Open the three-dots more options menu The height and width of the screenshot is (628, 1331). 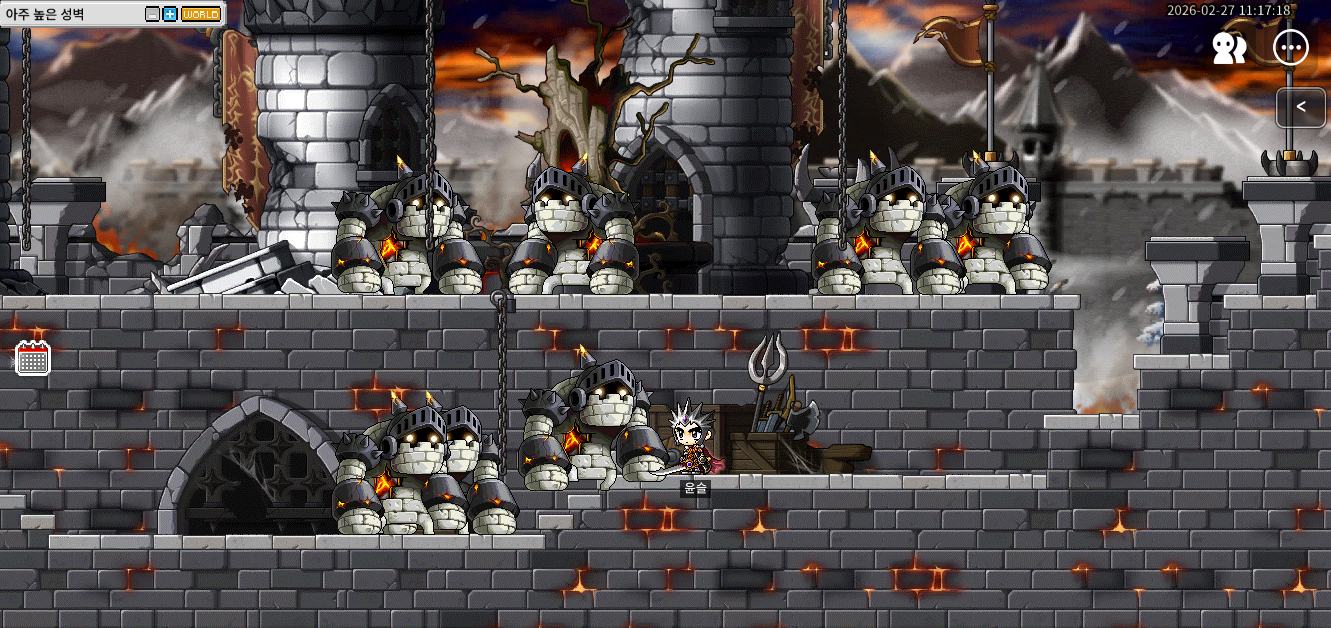1290,48
